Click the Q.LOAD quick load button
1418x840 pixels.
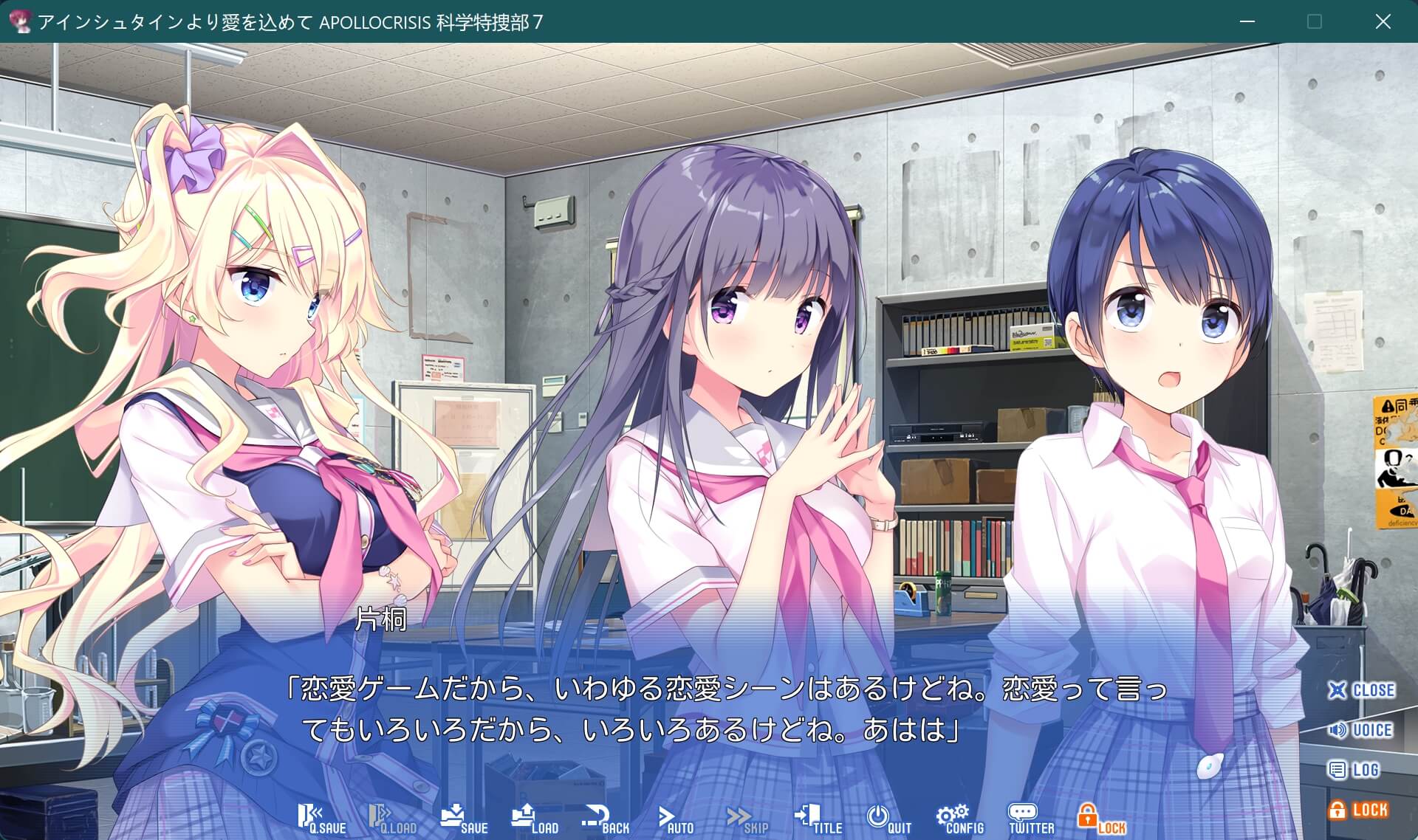pos(392,819)
